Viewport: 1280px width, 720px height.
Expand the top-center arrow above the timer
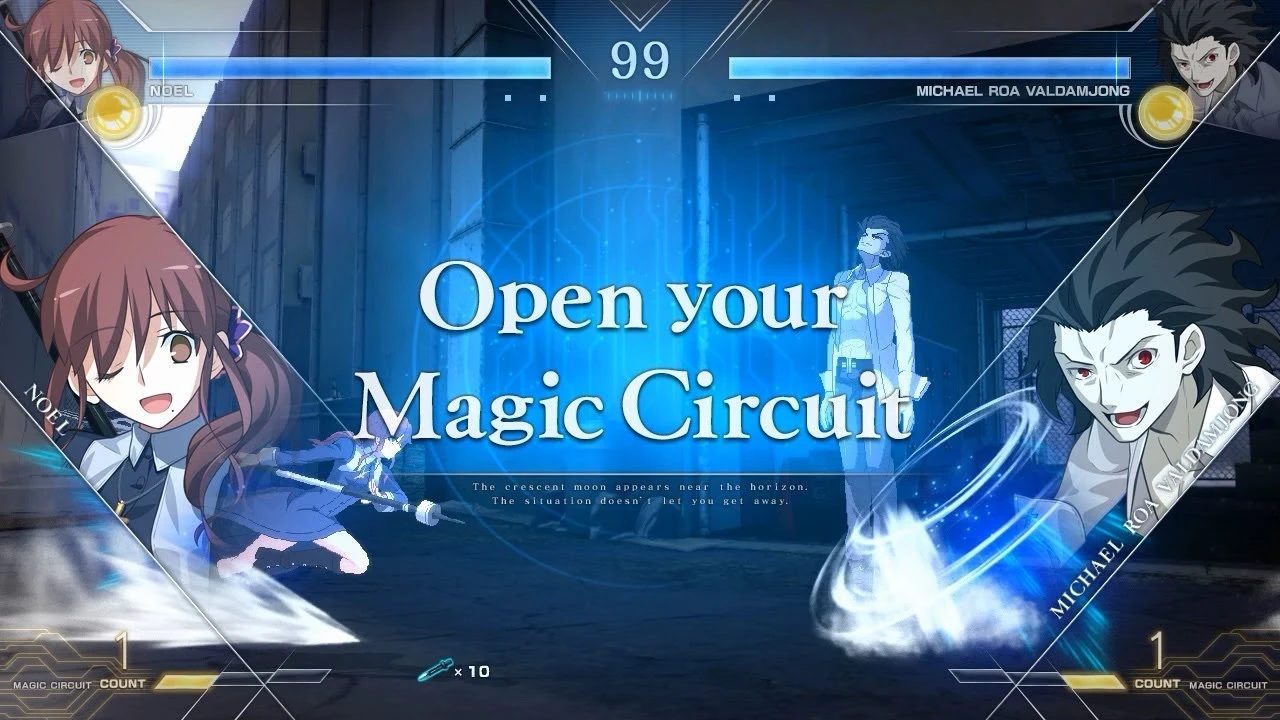[640, 14]
